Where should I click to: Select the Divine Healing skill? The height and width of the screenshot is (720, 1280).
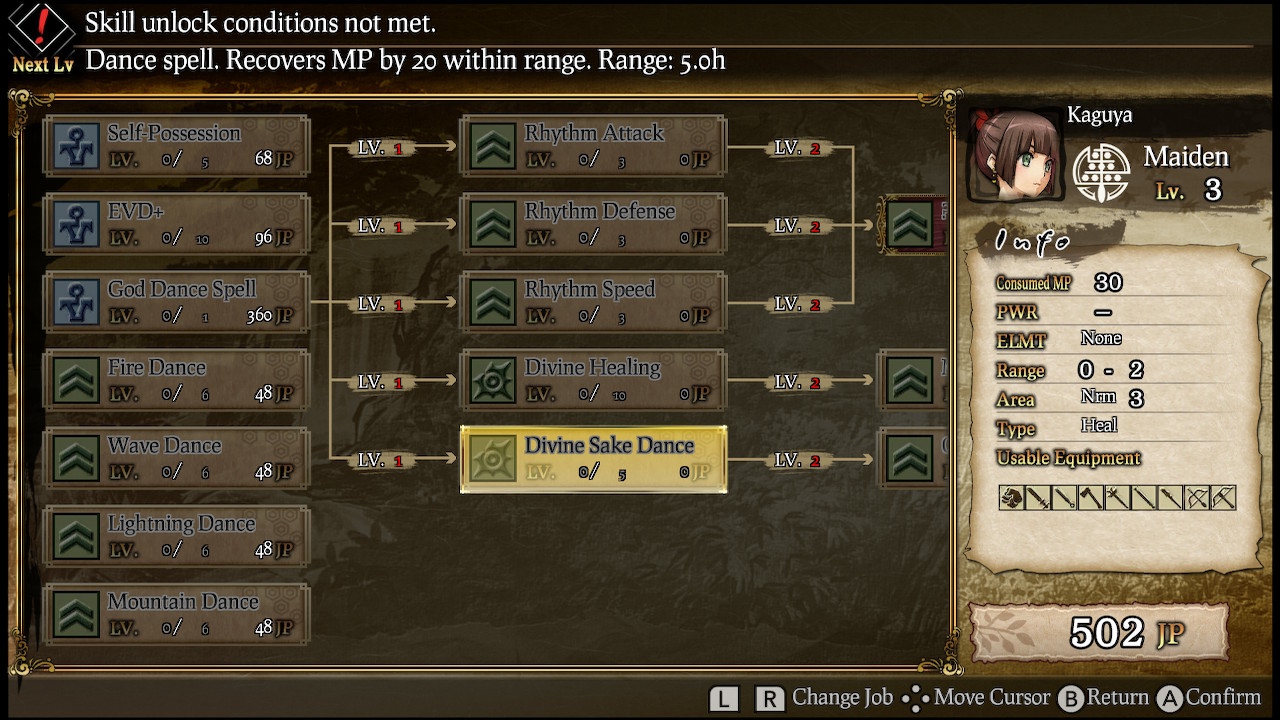593,380
